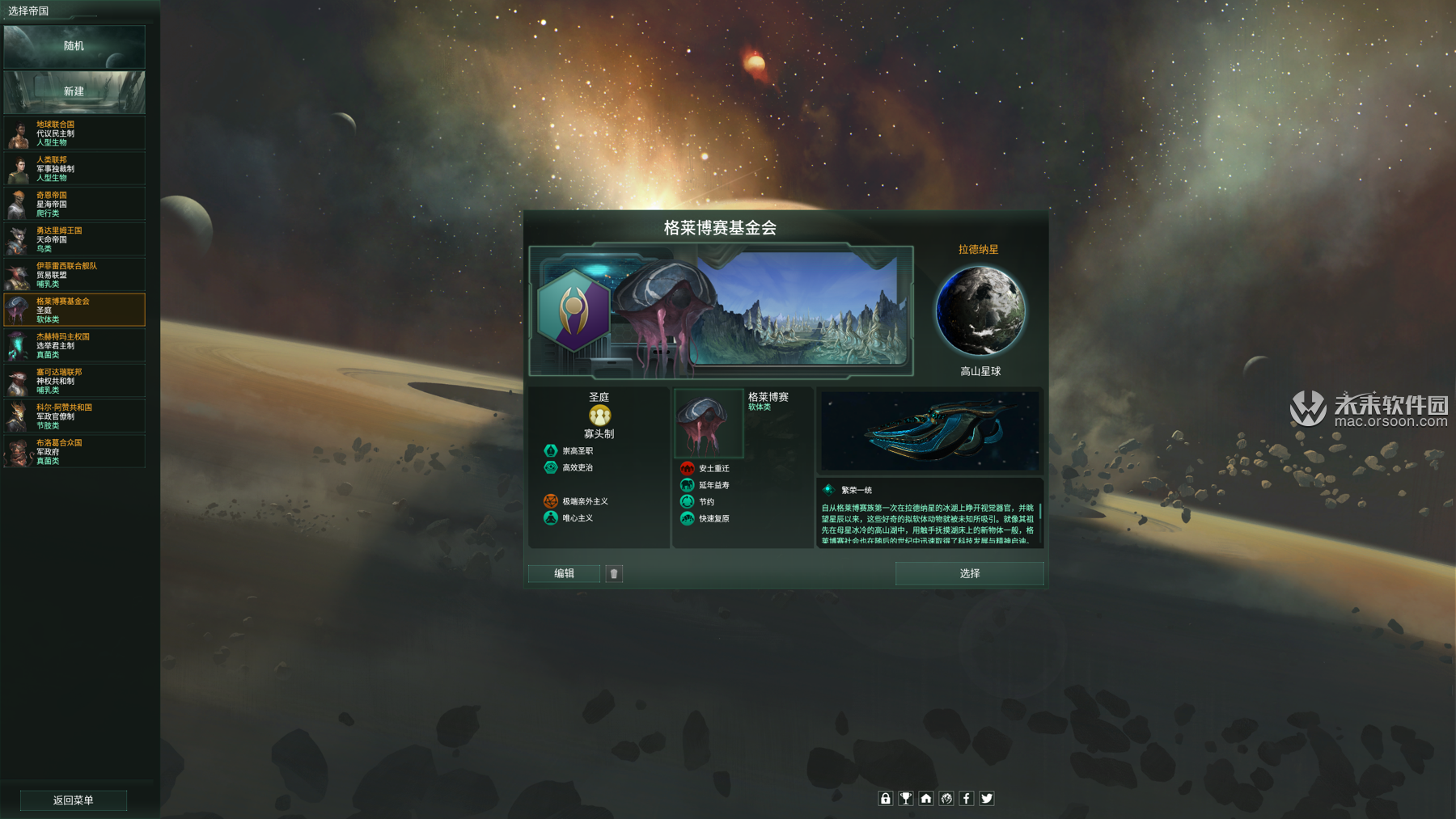The width and height of the screenshot is (1456, 819).
Task: Pick the 布洛慕合众国 empire from the list
Action: point(74,451)
